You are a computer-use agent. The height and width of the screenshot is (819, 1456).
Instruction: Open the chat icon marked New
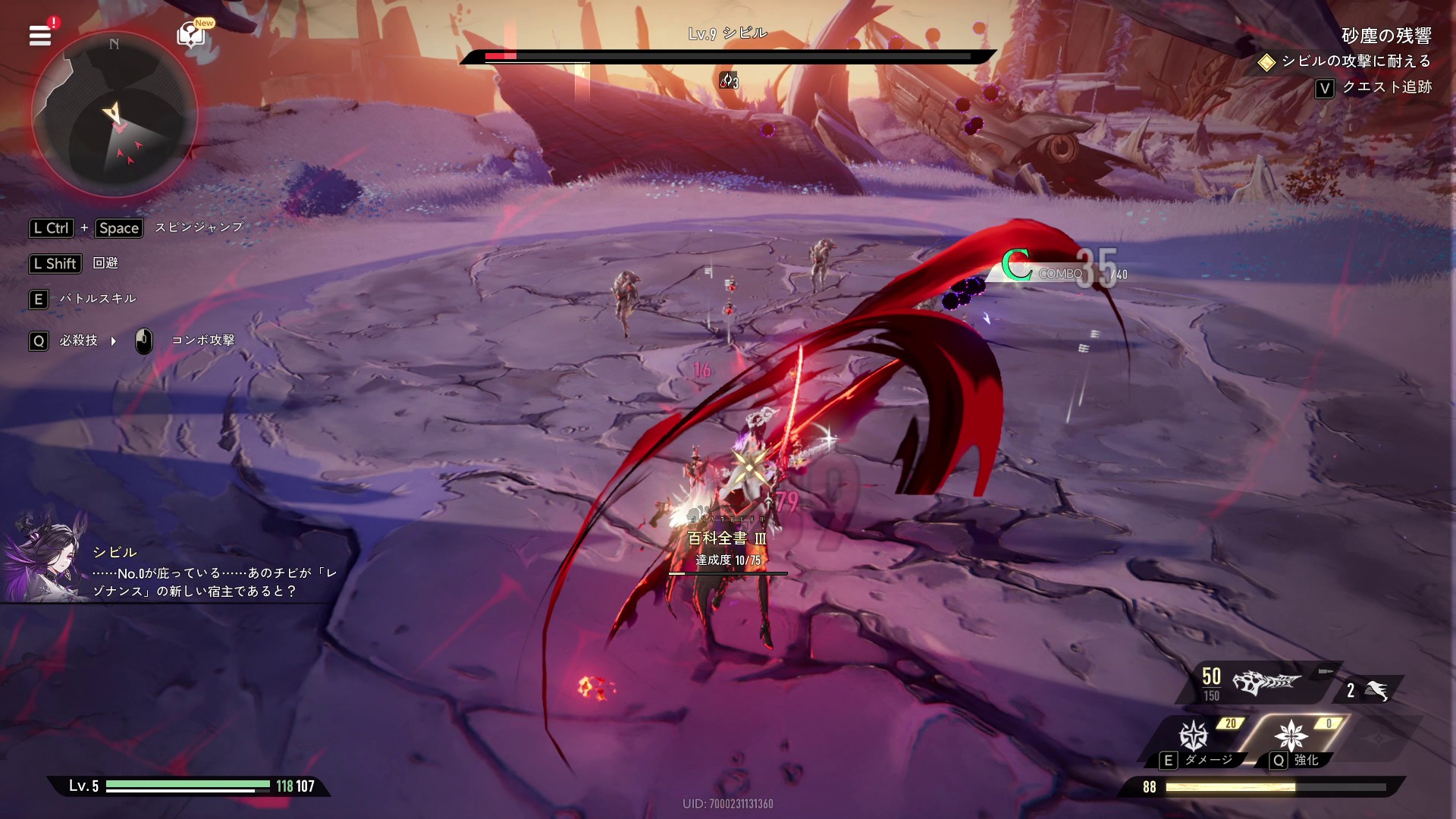pos(191,35)
